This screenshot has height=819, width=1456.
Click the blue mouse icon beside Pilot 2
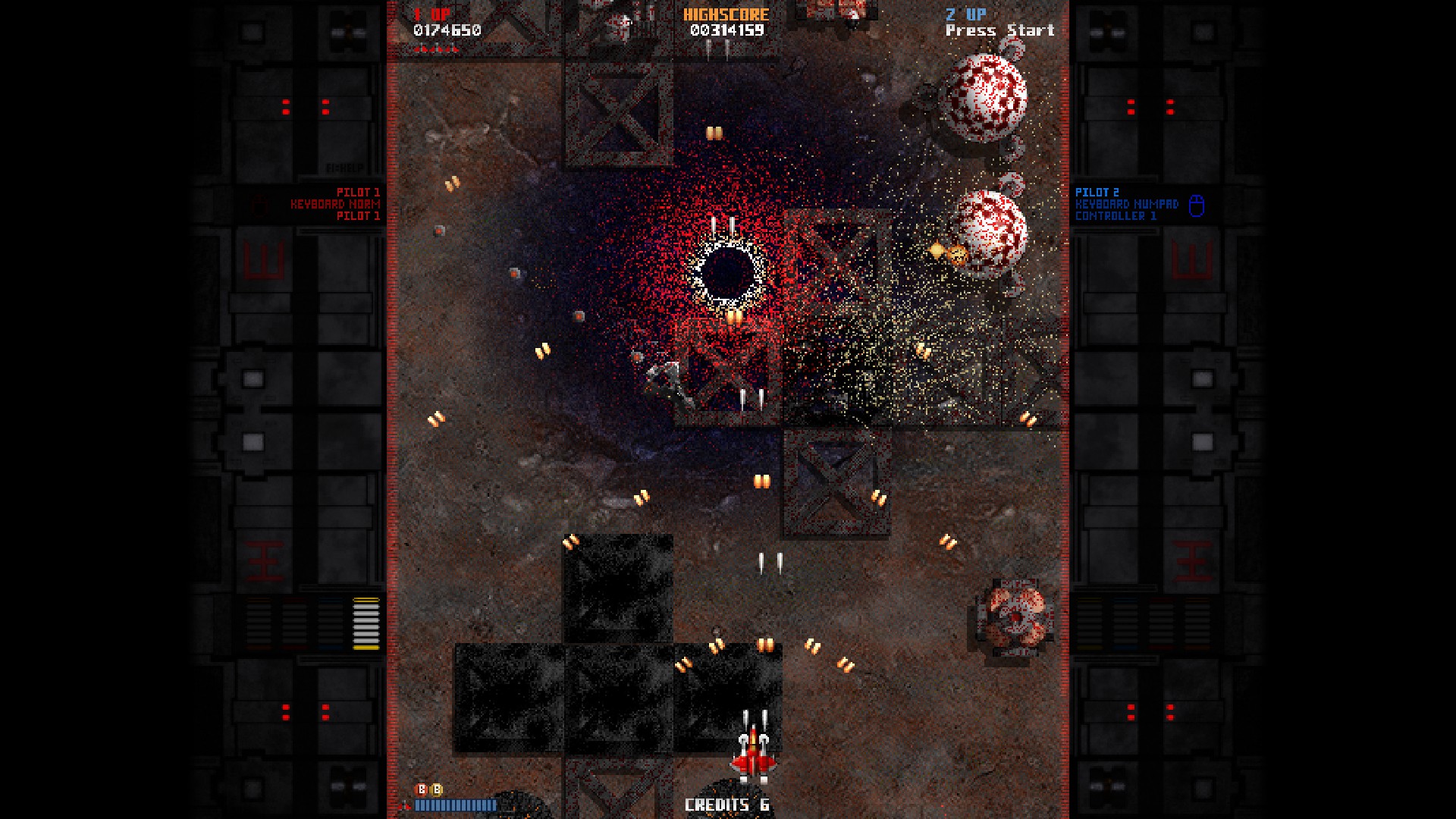click(x=1196, y=206)
